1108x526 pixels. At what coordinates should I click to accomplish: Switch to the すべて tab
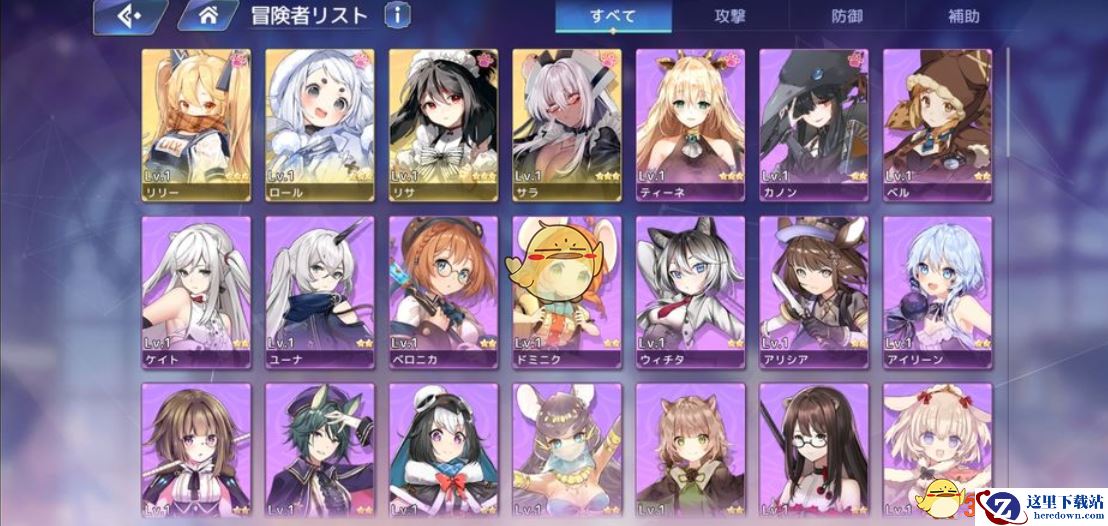[x=613, y=16]
